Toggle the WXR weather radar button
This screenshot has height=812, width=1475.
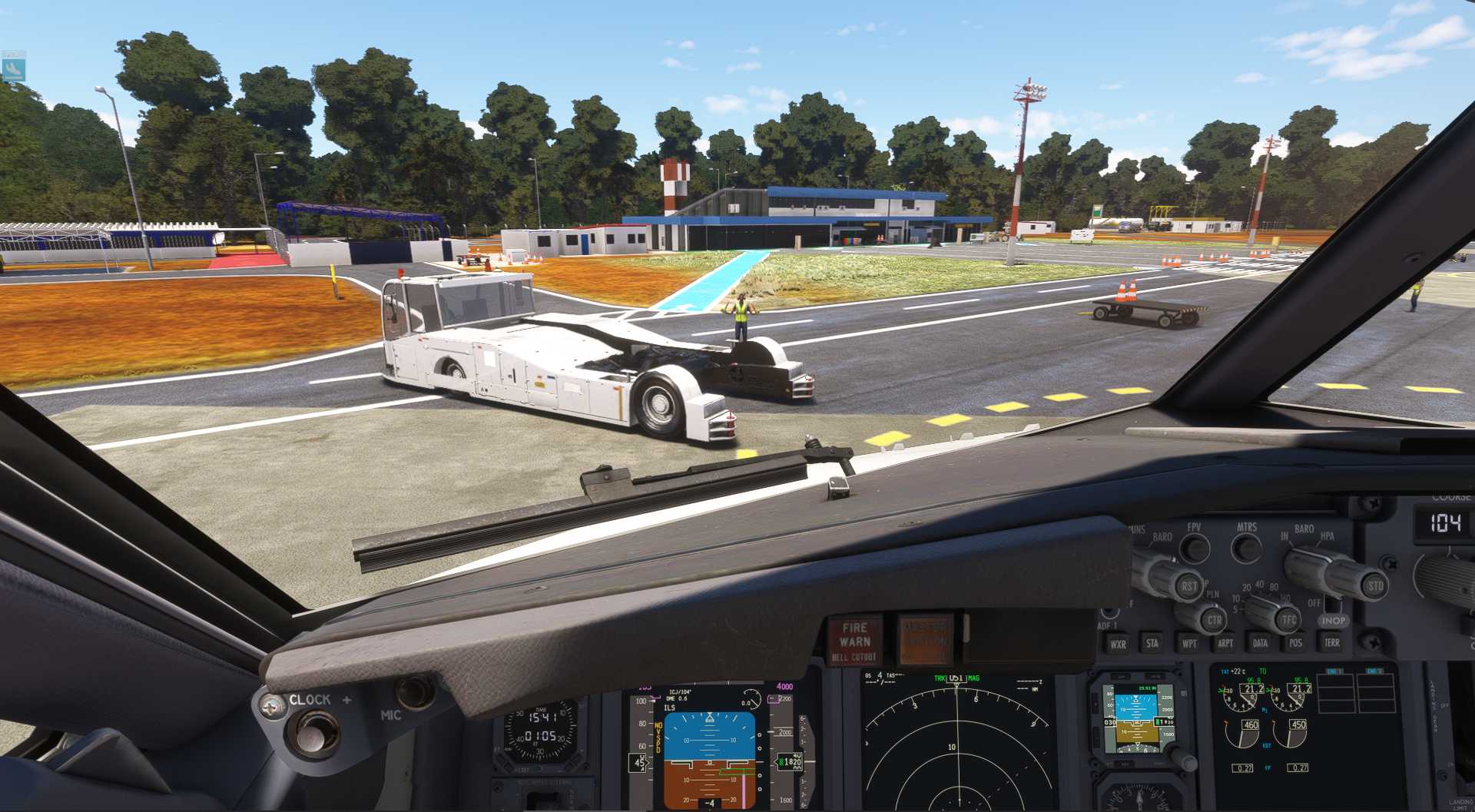1118,644
